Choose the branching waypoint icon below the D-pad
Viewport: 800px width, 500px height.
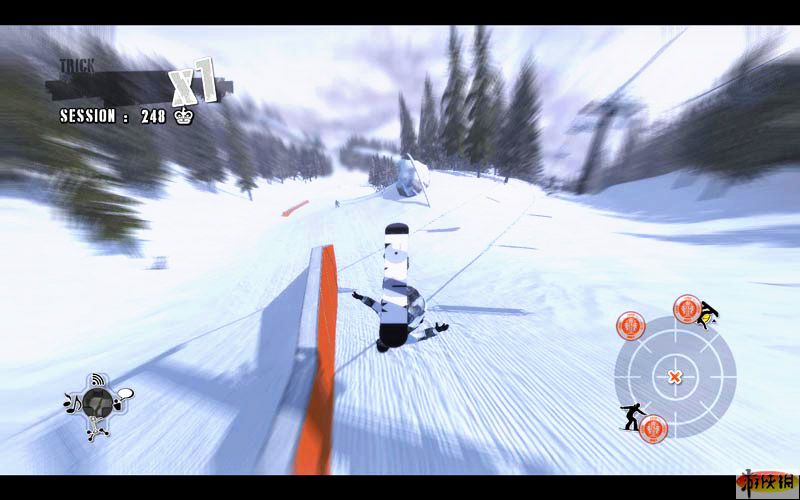pos(98,433)
